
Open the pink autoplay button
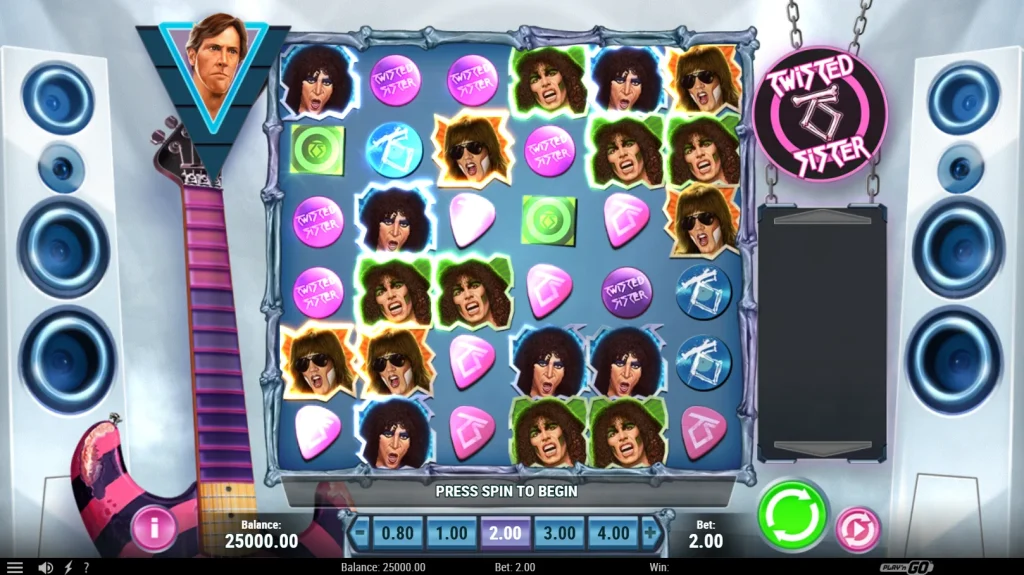pyautogui.click(x=857, y=529)
